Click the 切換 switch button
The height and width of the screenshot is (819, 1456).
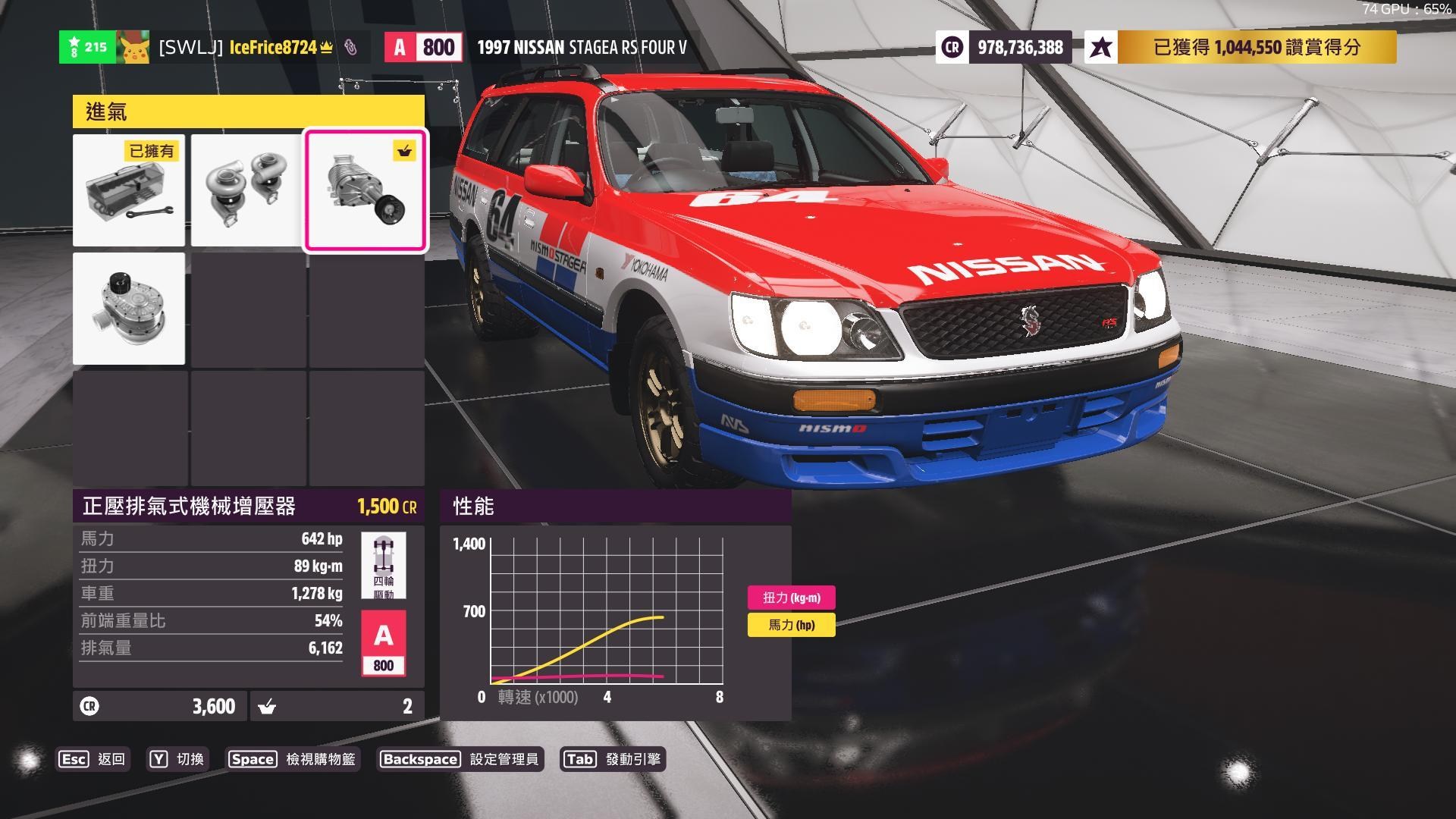(x=177, y=759)
